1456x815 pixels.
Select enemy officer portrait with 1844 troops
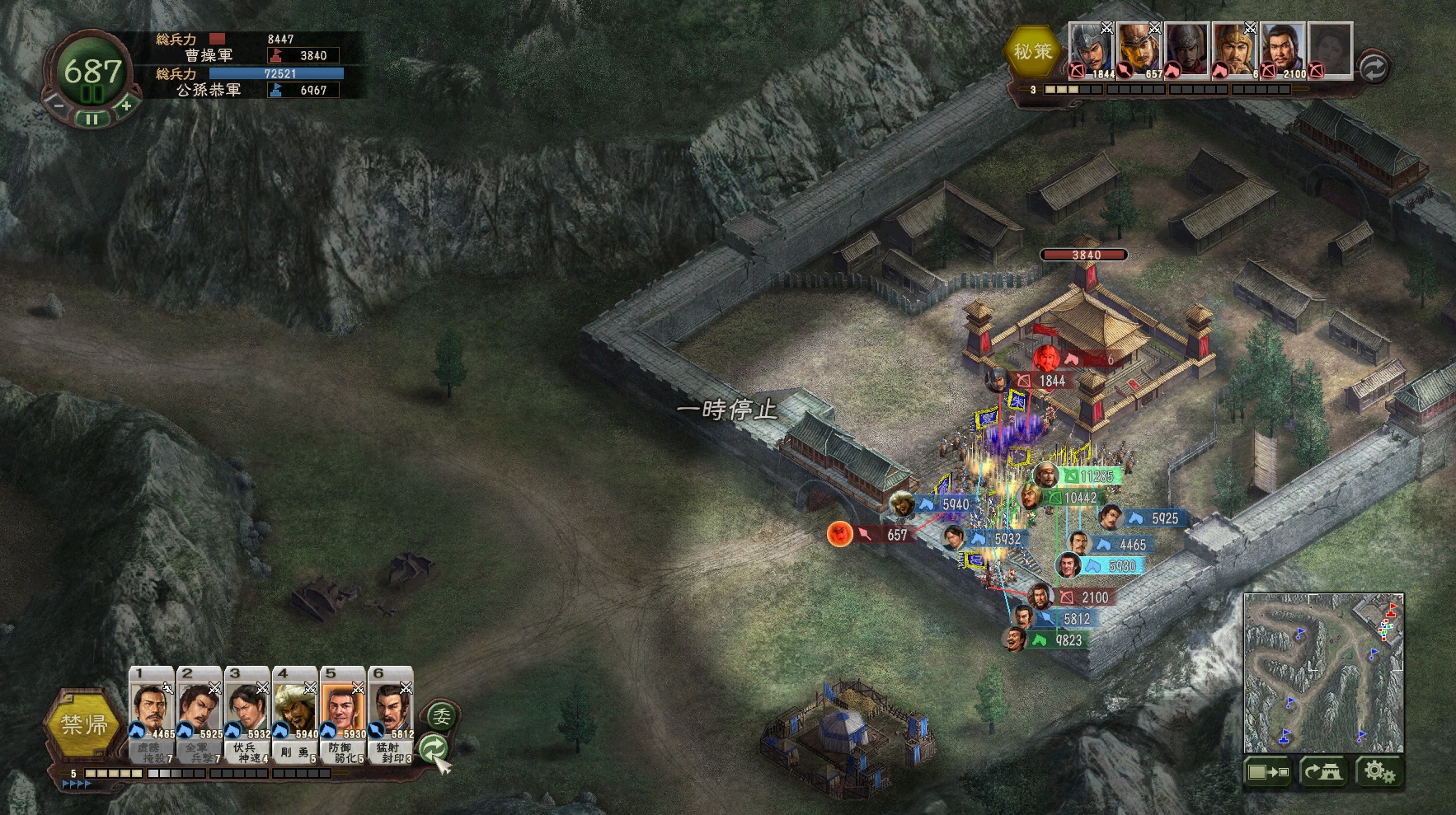tap(1092, 49)
